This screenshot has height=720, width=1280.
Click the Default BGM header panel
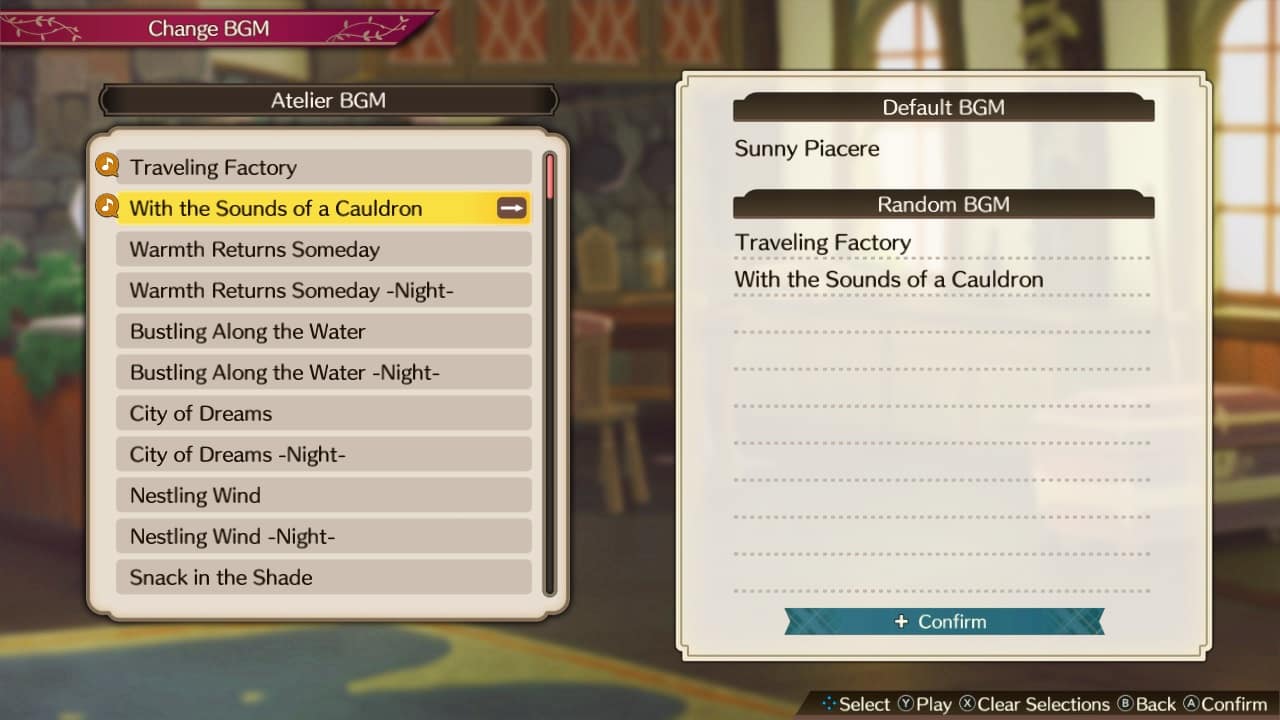point(942,107)
